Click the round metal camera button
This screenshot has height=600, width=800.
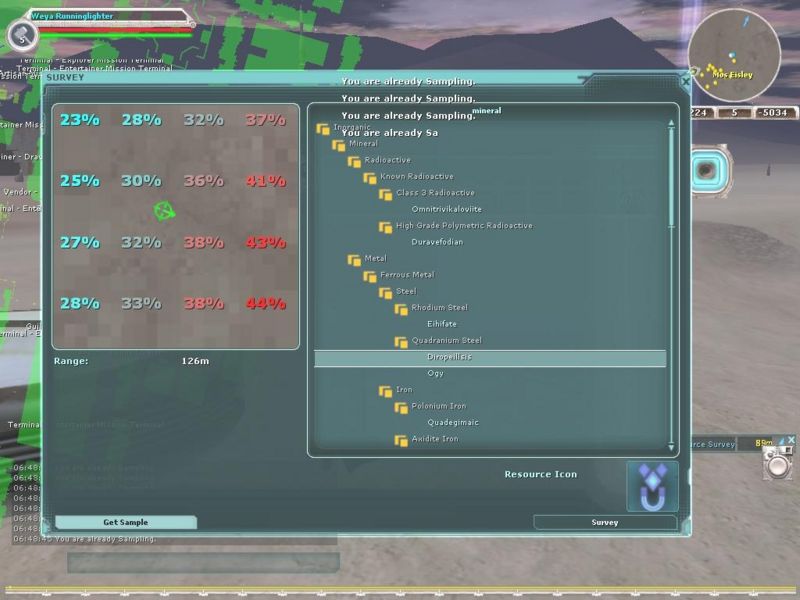[777, 466]
